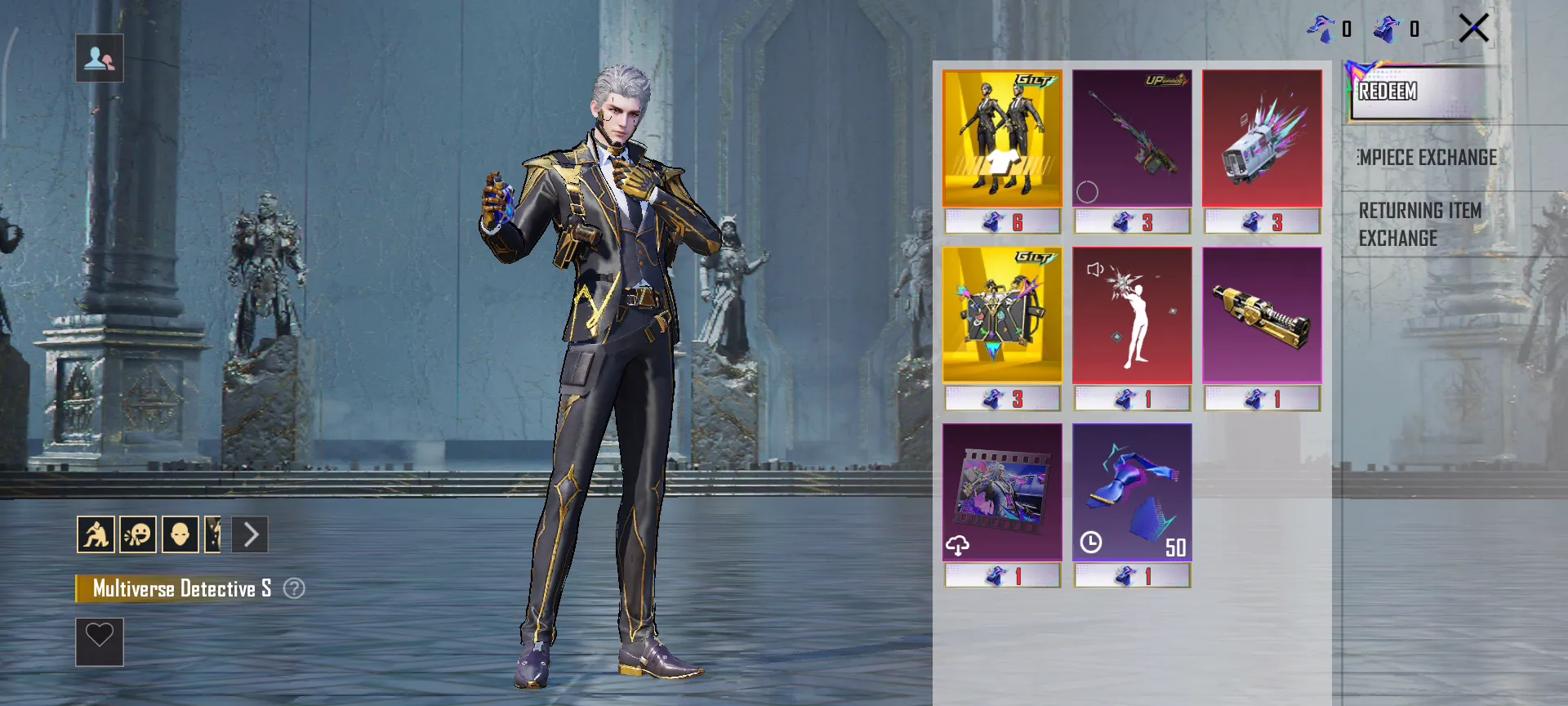The height and width of the screenshot is (706, 1568).
Task: Switch to the Redeem tab
Action: [x=1421, y=92]
